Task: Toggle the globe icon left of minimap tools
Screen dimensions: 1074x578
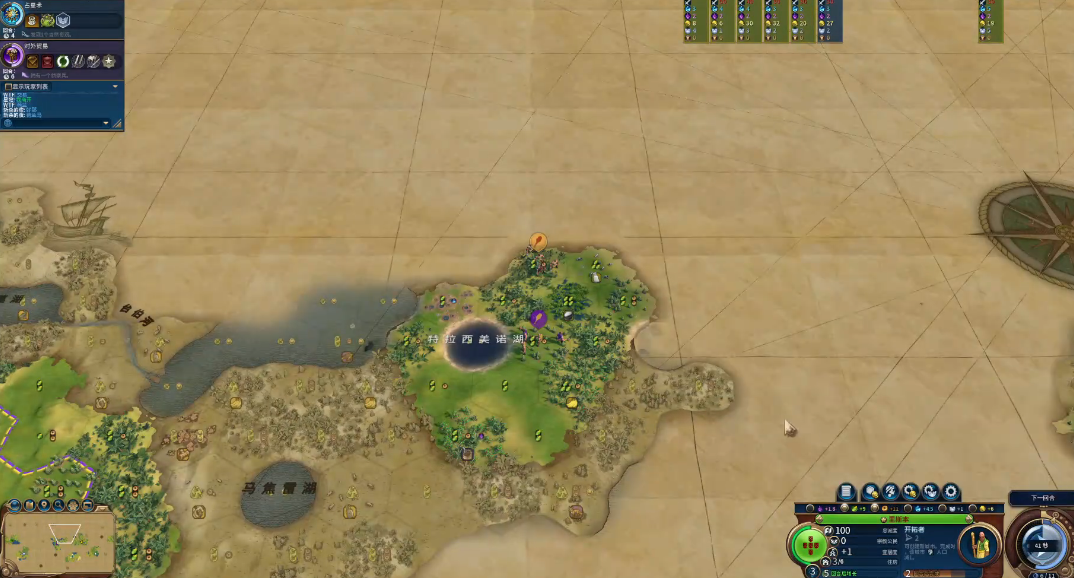Action: (13, 505)
